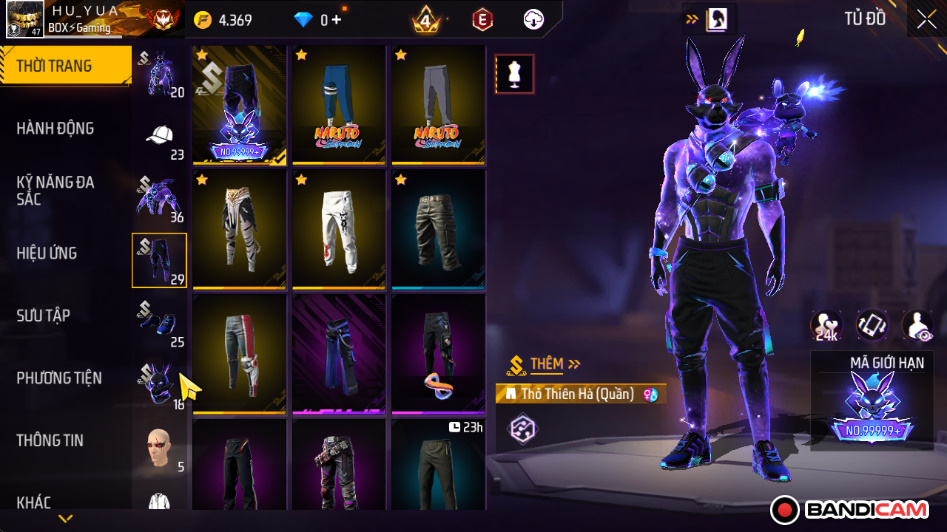The height and width of the screenshot is (532, 947).
Task: Choose the white cap category icon
Action: [x=160, y=136]
